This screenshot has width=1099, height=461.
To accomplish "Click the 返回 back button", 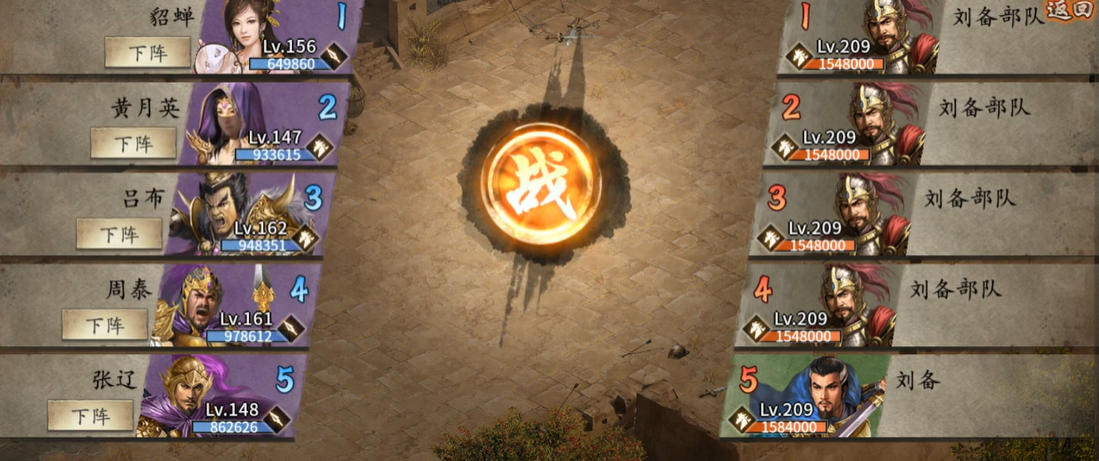I will 1071,12.
